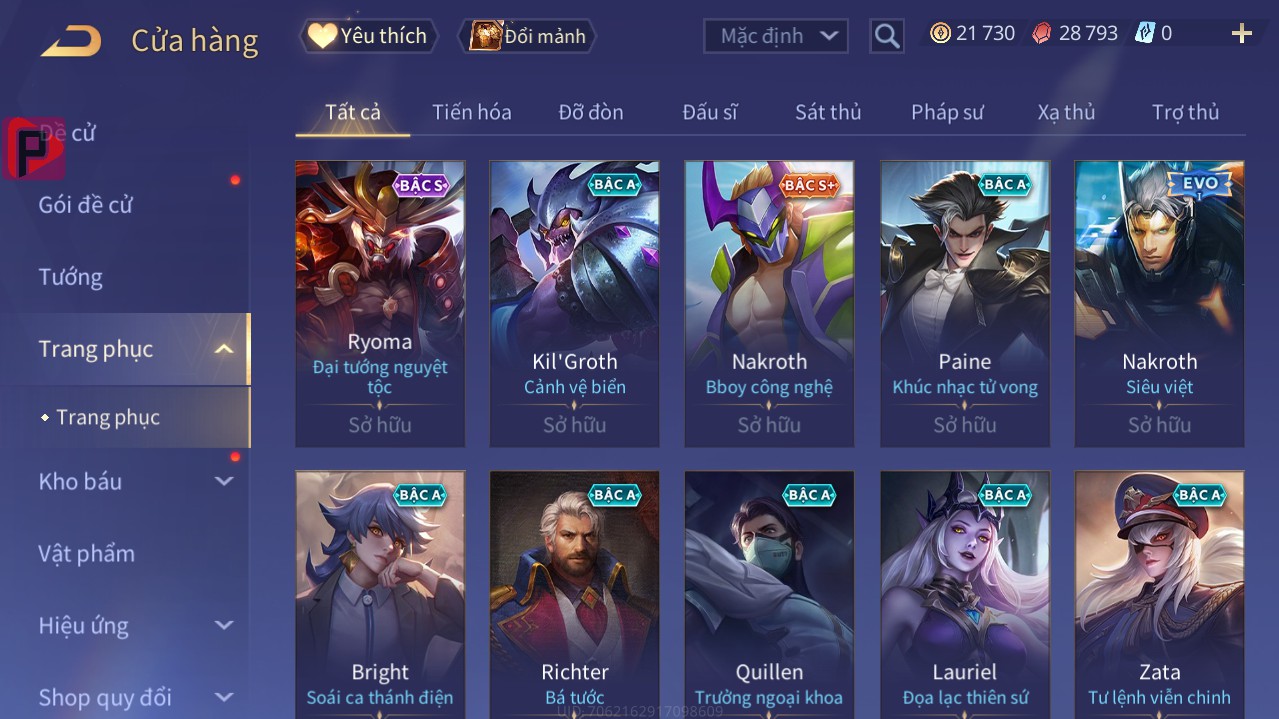Filter skins by Sát thủ
The width and height of the screenshot is (1279, 719).
click(x=828, y=112)
